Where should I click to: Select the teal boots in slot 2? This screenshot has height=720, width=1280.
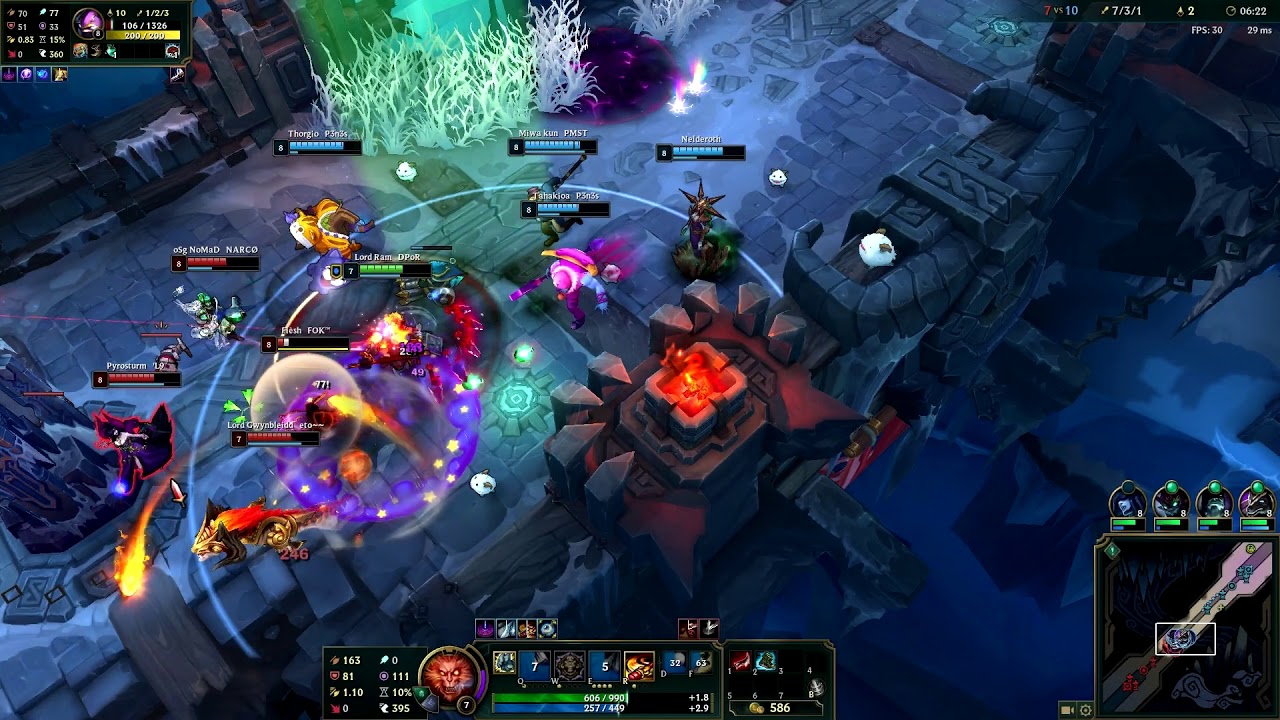(765, 662)
